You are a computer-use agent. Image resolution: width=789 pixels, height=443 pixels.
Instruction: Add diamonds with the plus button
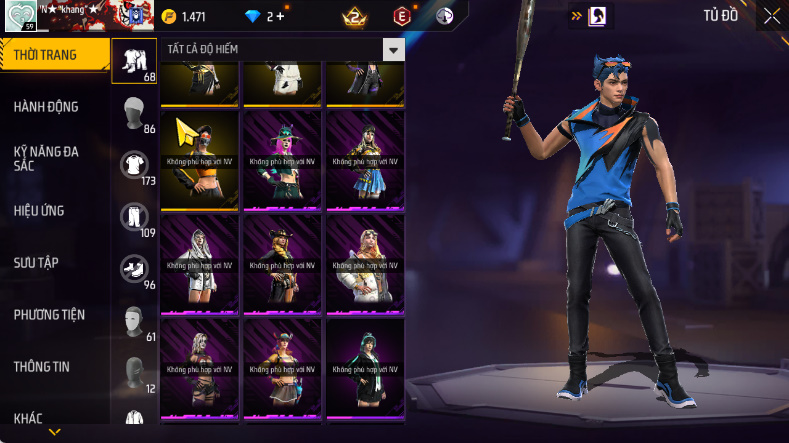(x=280, y=16)
